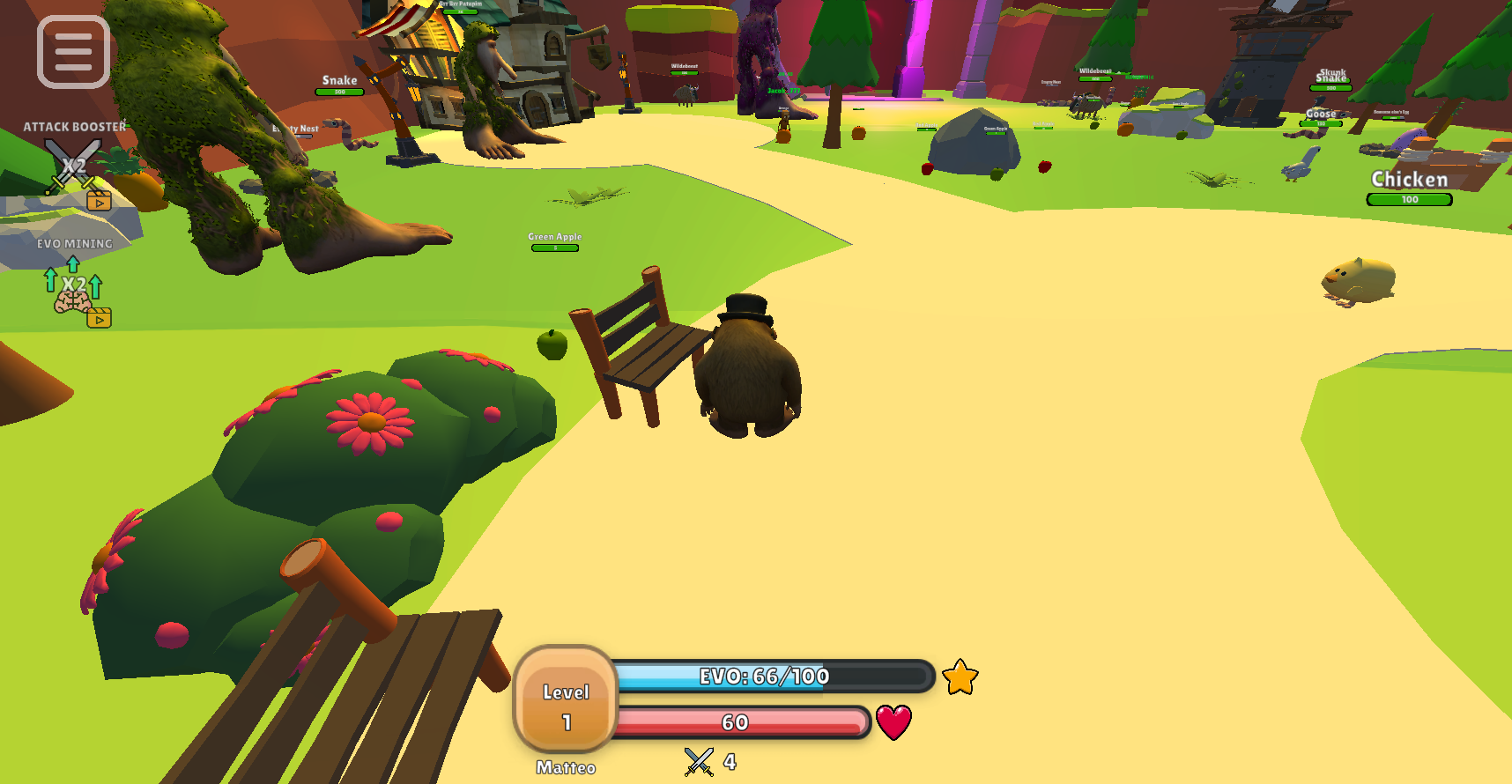This screenshot has width=1512, height=784.
Task: Click the green apple beside the bench
Action: tap(553, 346)
